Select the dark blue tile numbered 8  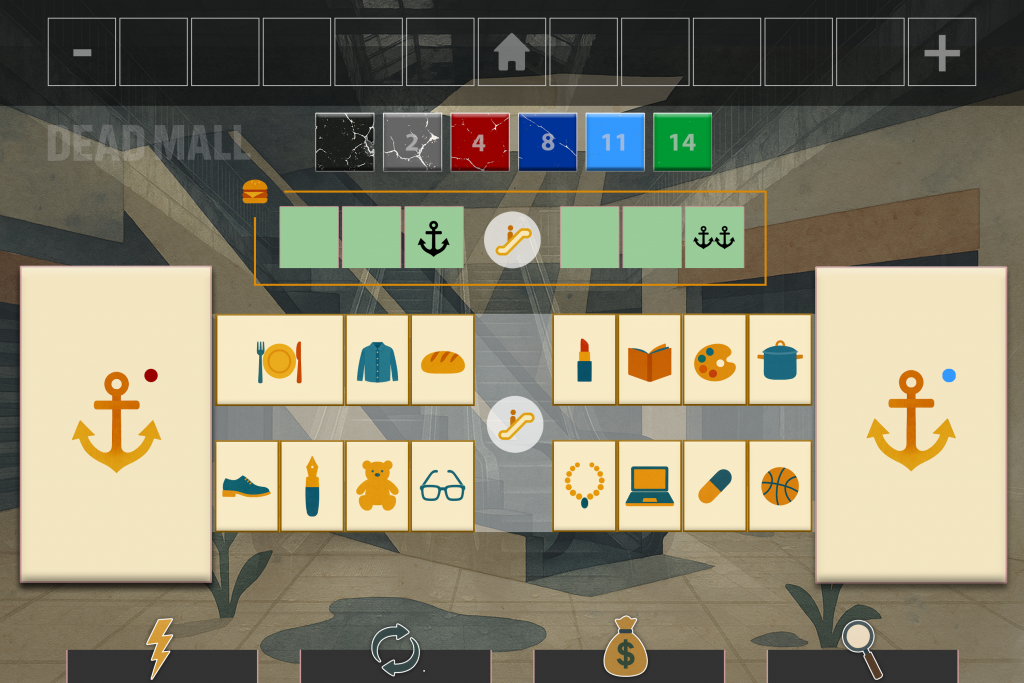tap(547, 142)
